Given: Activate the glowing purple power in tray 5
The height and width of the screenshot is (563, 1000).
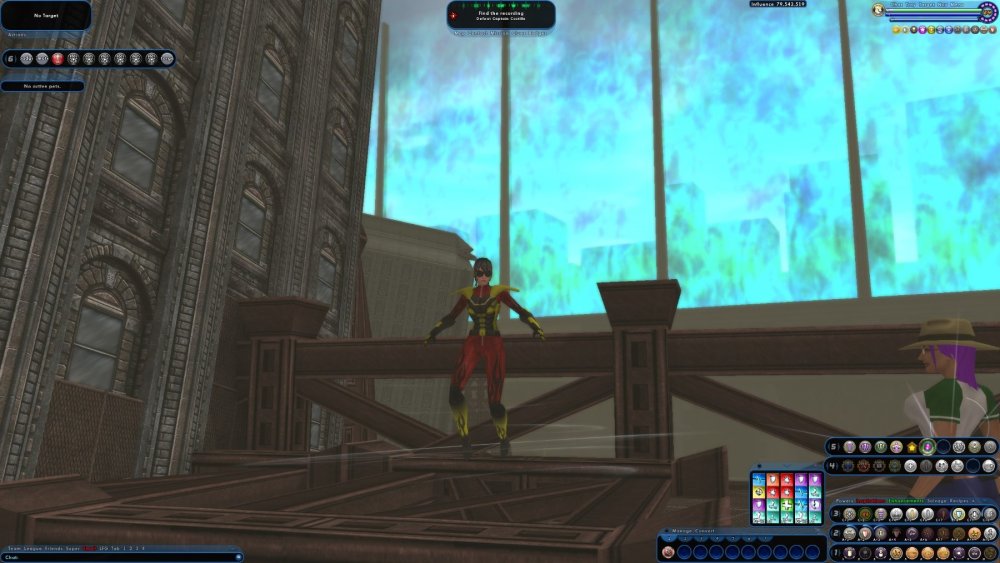Looking at the screenshot, I should tap(928, 447).
